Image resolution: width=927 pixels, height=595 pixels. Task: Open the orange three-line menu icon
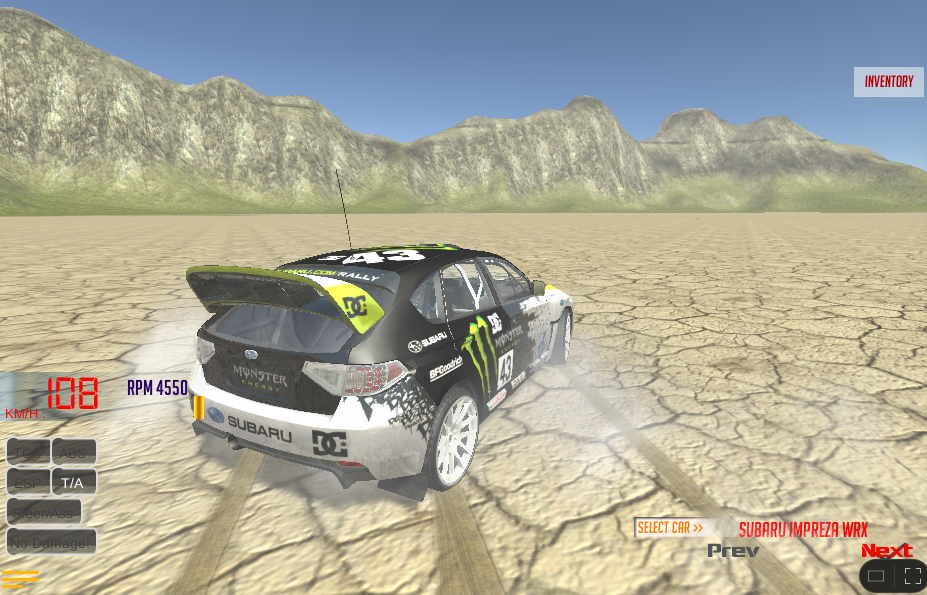point(21,578)
